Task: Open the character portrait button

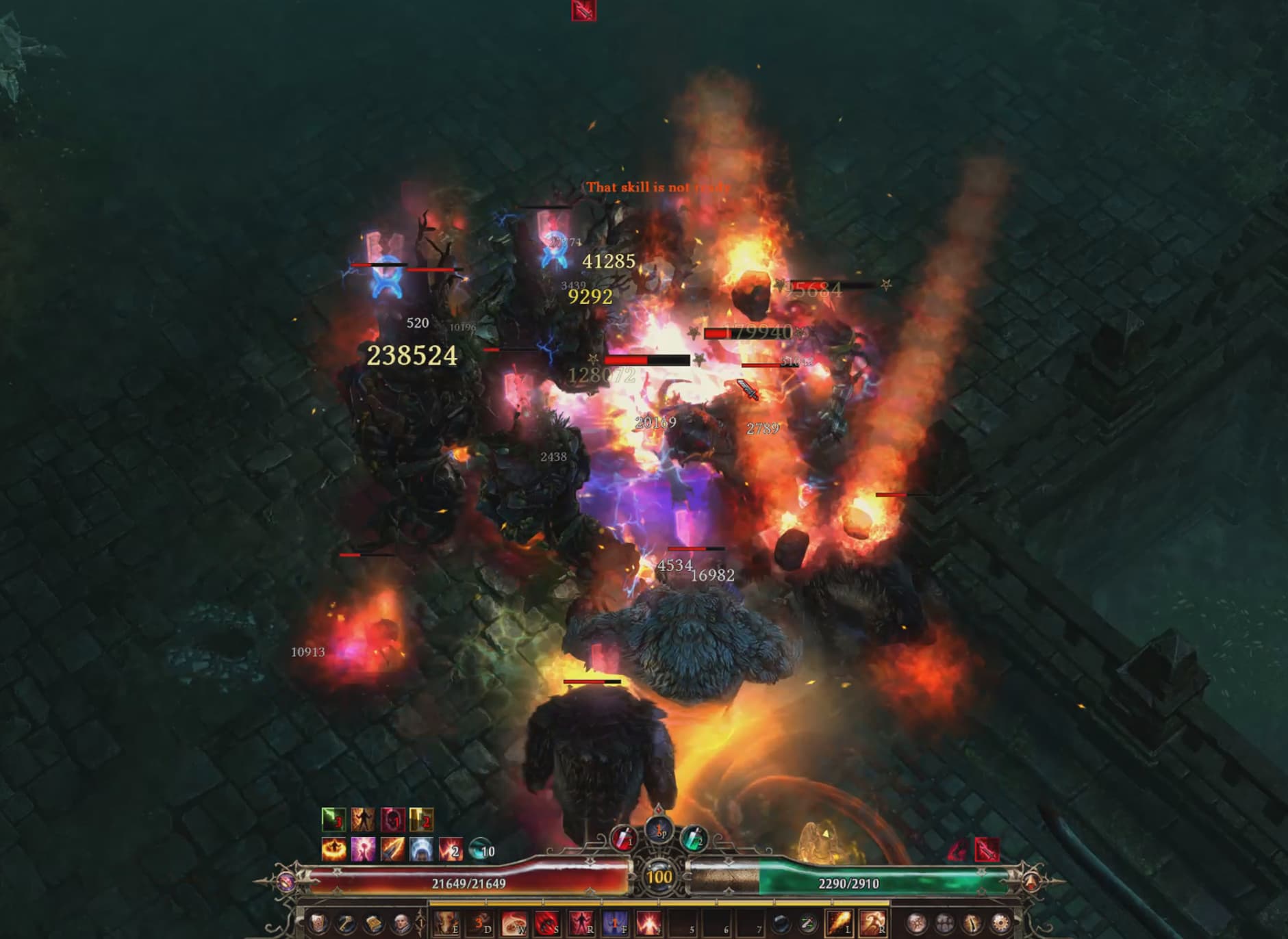Action: pos(401,924)
